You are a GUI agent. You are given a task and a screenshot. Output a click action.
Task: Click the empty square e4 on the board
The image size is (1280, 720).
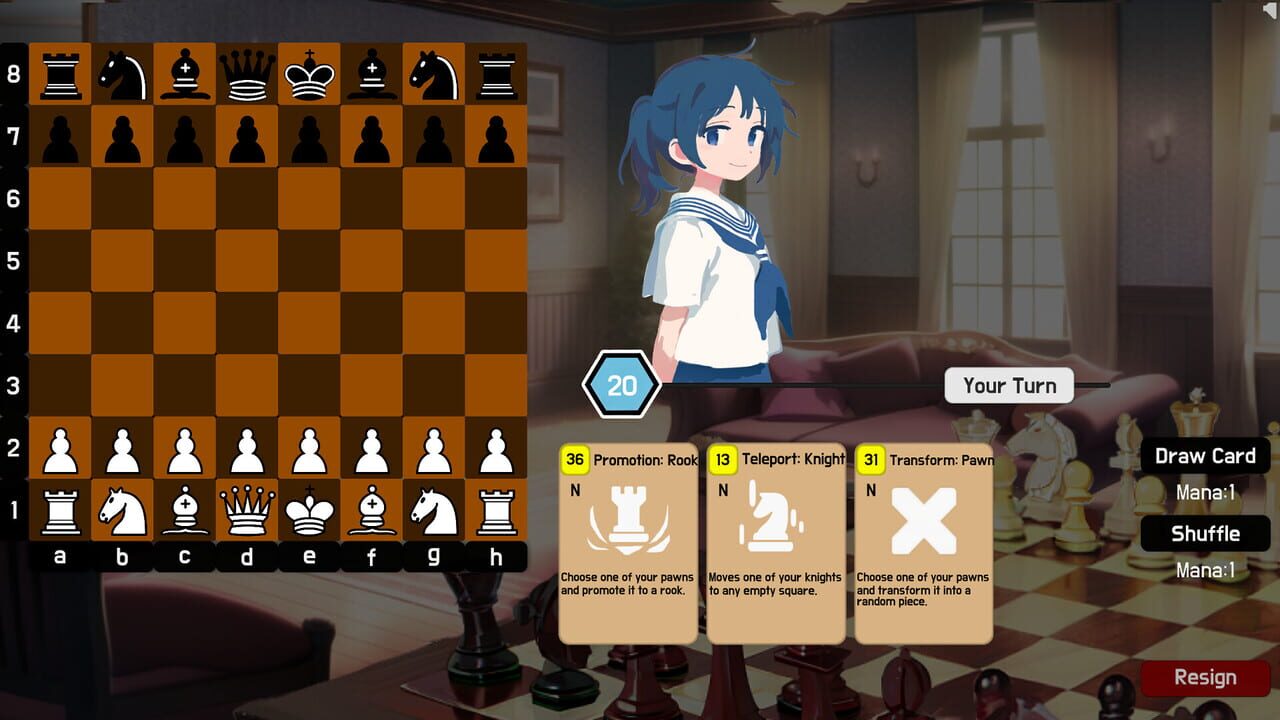(x=310, y=323)
